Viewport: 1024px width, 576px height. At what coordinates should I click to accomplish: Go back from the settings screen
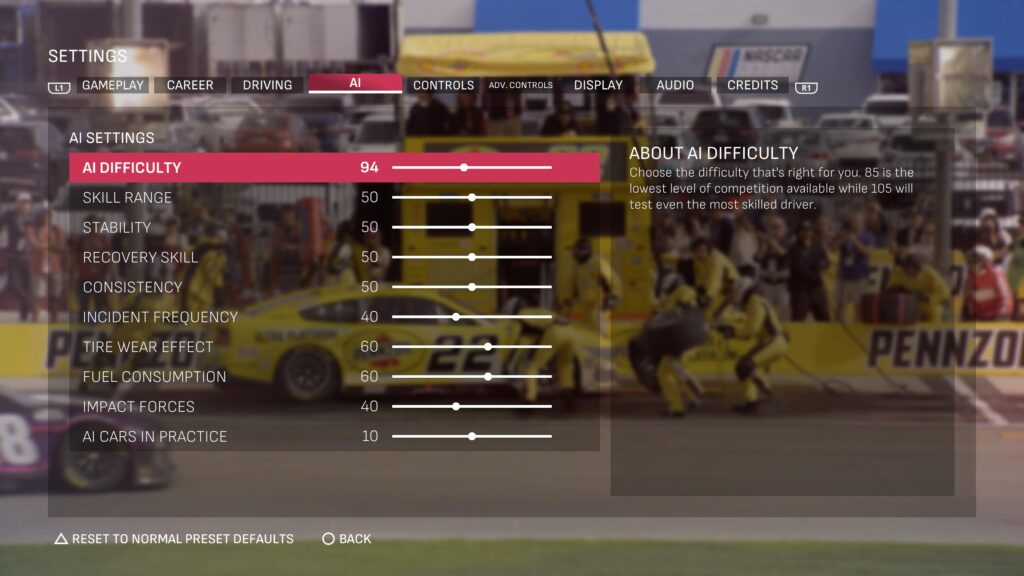click(346, 539)
